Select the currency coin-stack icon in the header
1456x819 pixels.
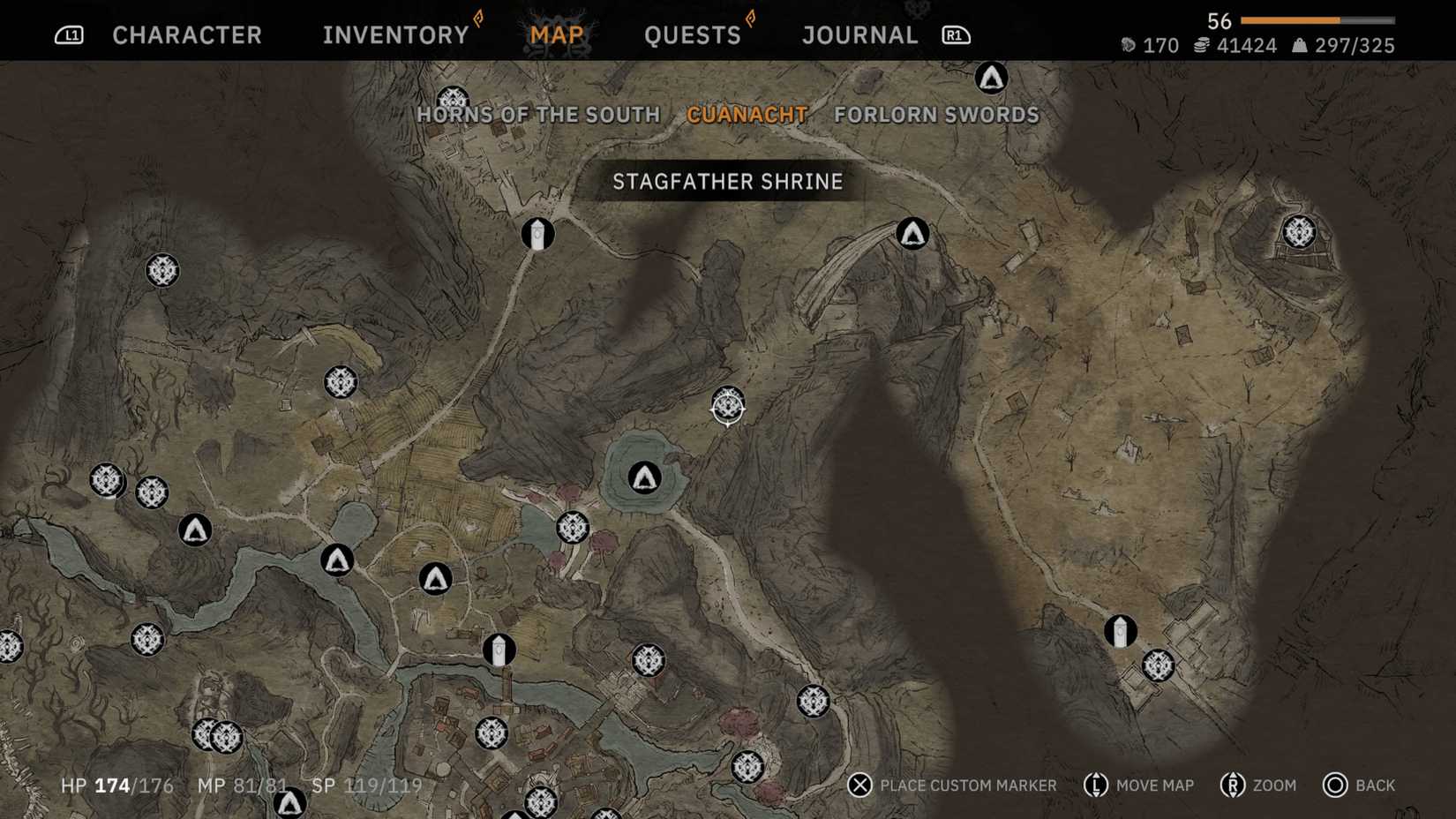[1202, 45]
